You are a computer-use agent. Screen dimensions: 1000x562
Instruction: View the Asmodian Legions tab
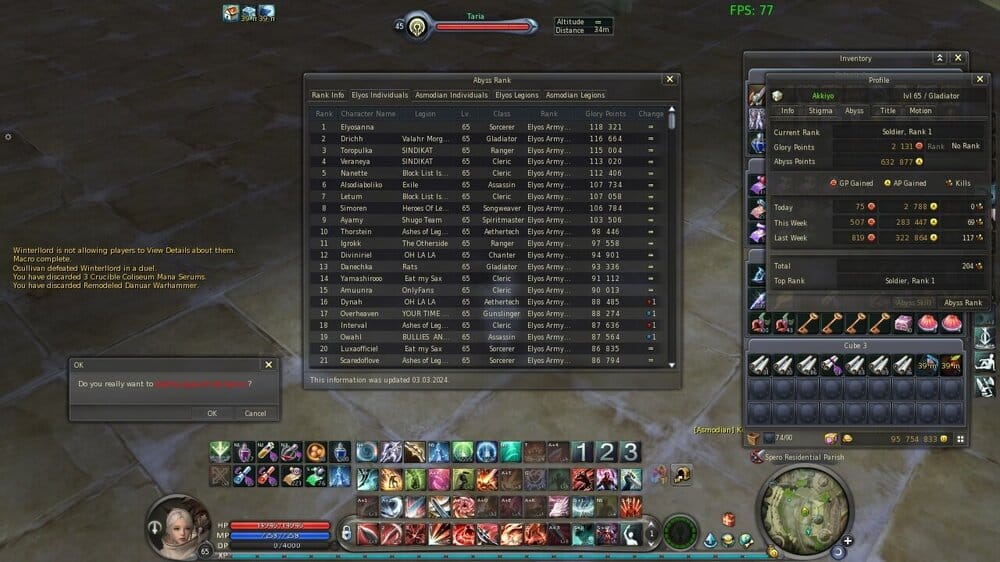pos(576,95)
